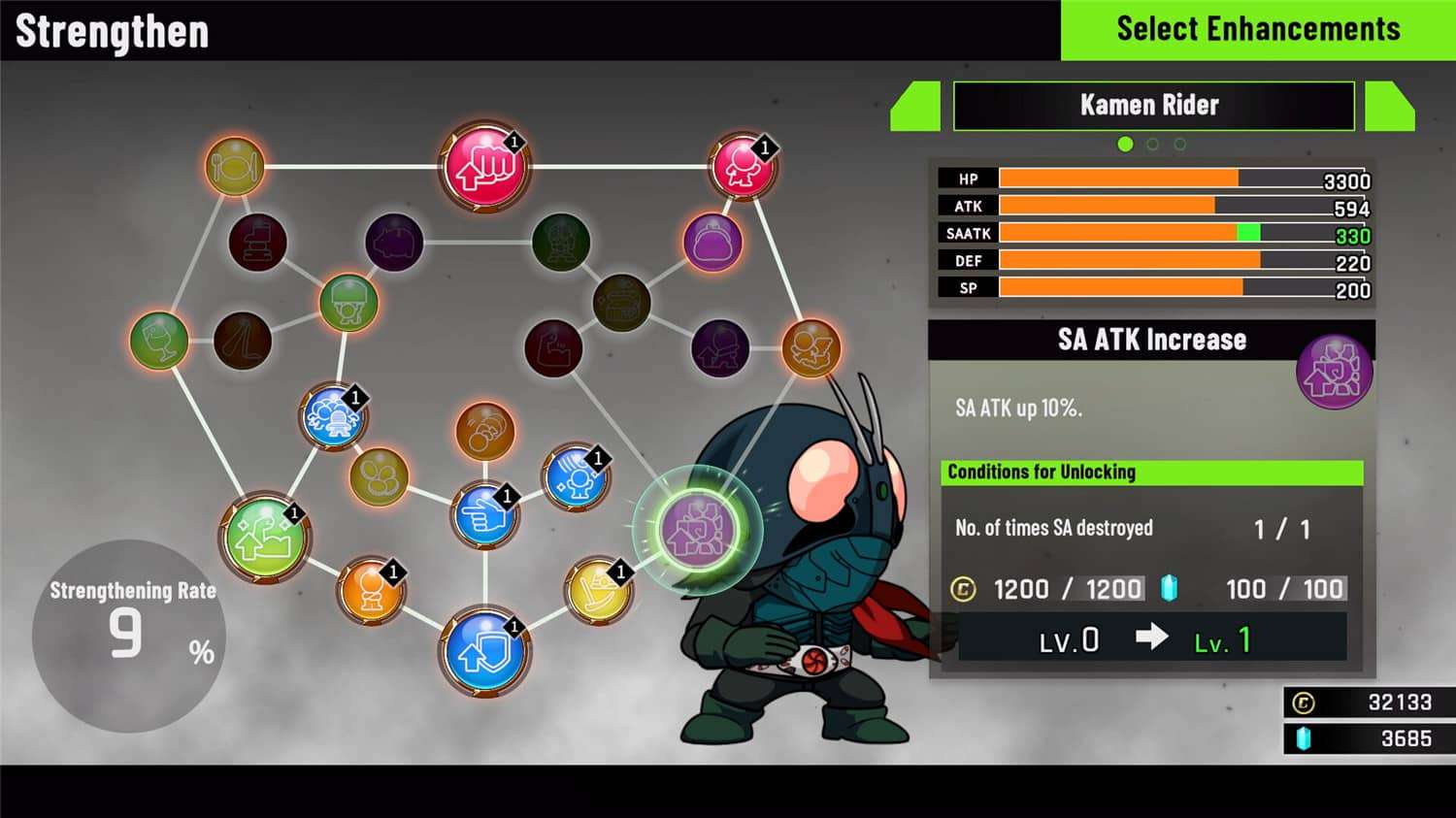Select the red fist ATK skill node
The image size is (1456, 818).
coord(485,167)
